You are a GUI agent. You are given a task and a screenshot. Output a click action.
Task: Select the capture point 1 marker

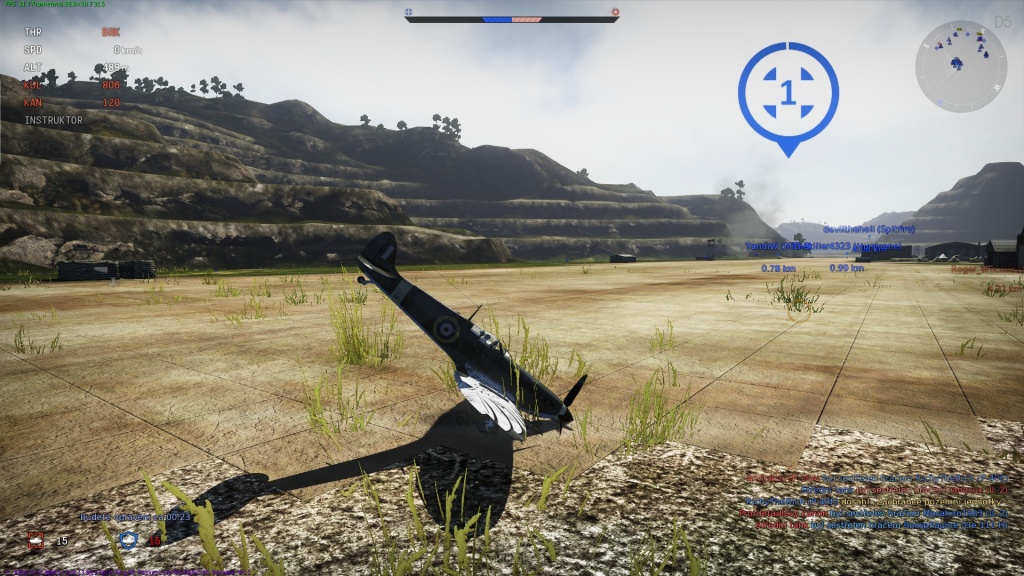coord(788,92)
